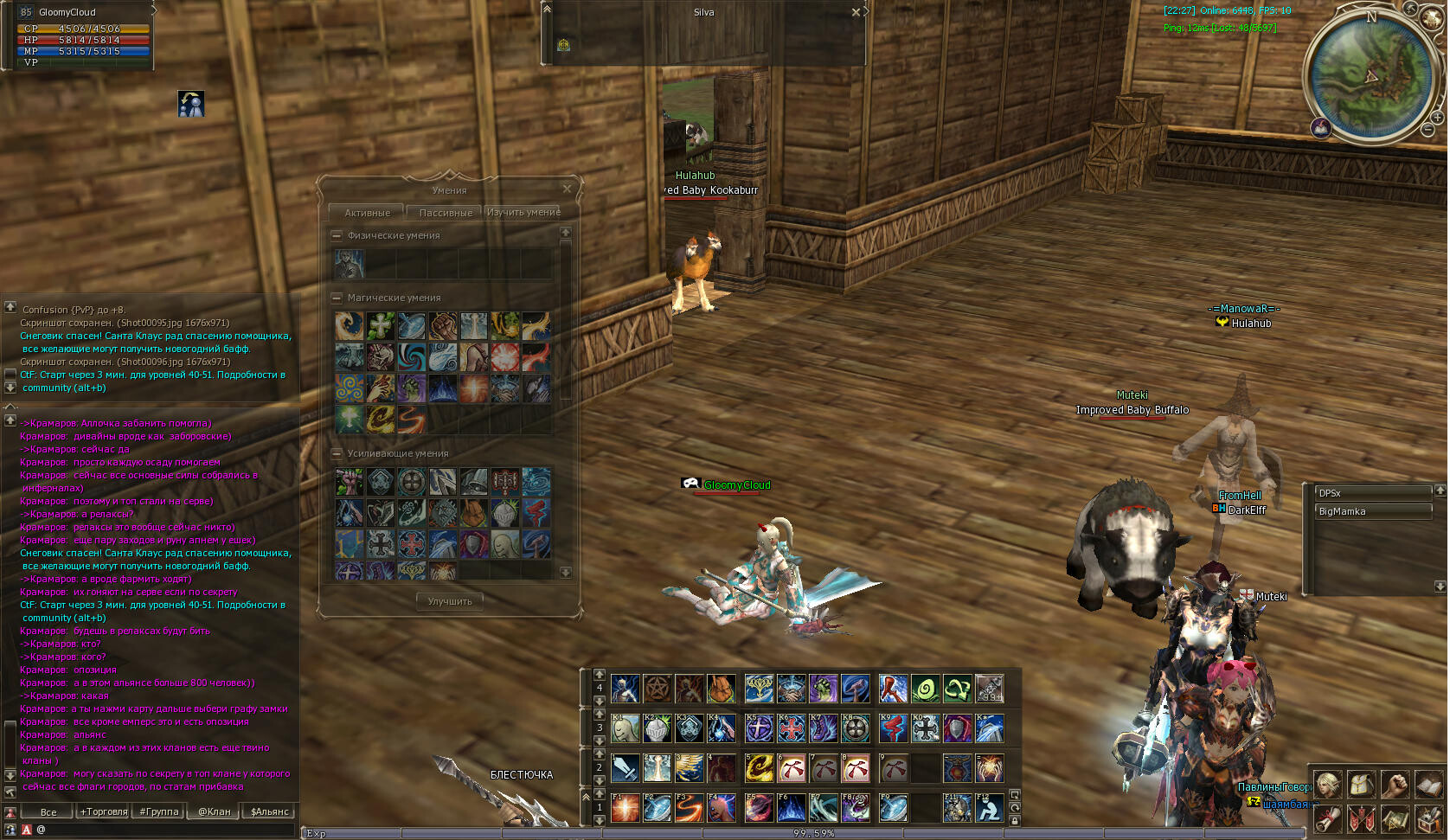The image size is (1450, 840).
Task: Open the Изучить умение tab
Action: [x=523, y=212]
